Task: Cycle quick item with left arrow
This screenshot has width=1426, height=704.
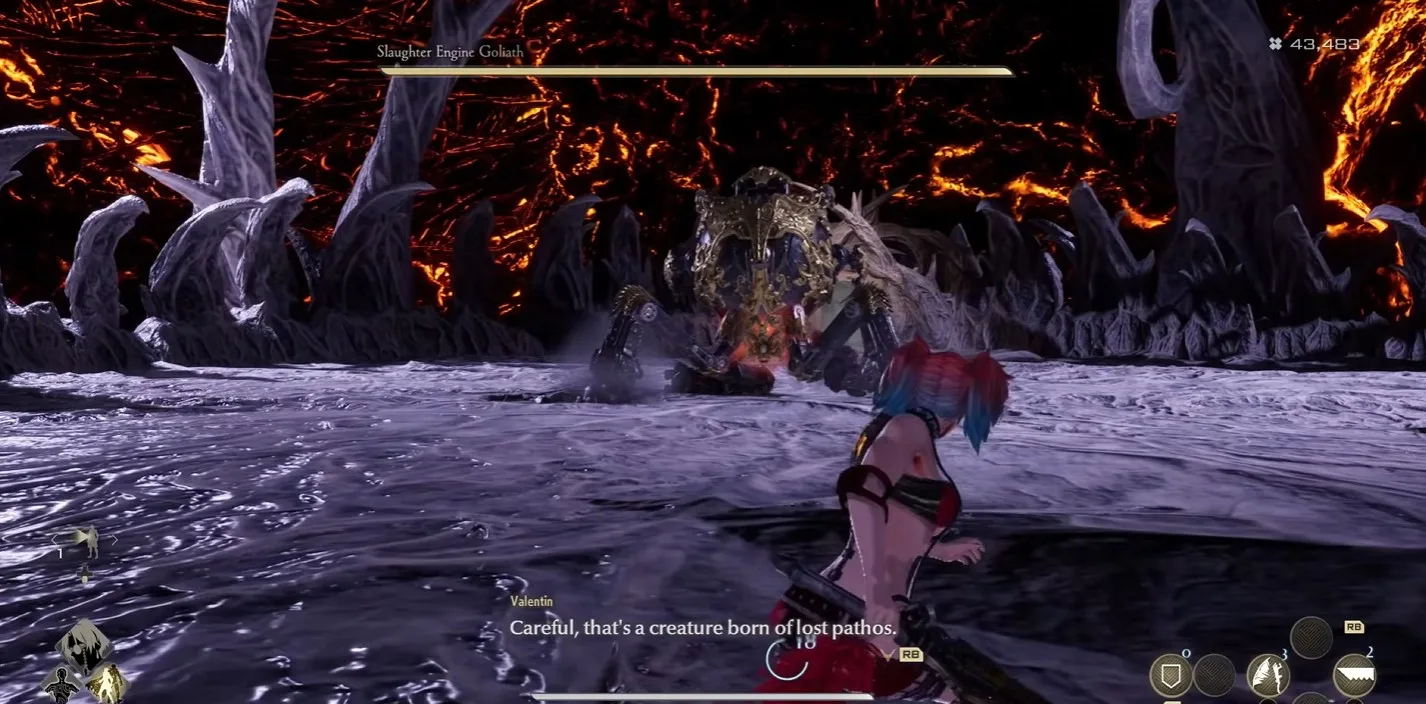Action: [54, 540]
